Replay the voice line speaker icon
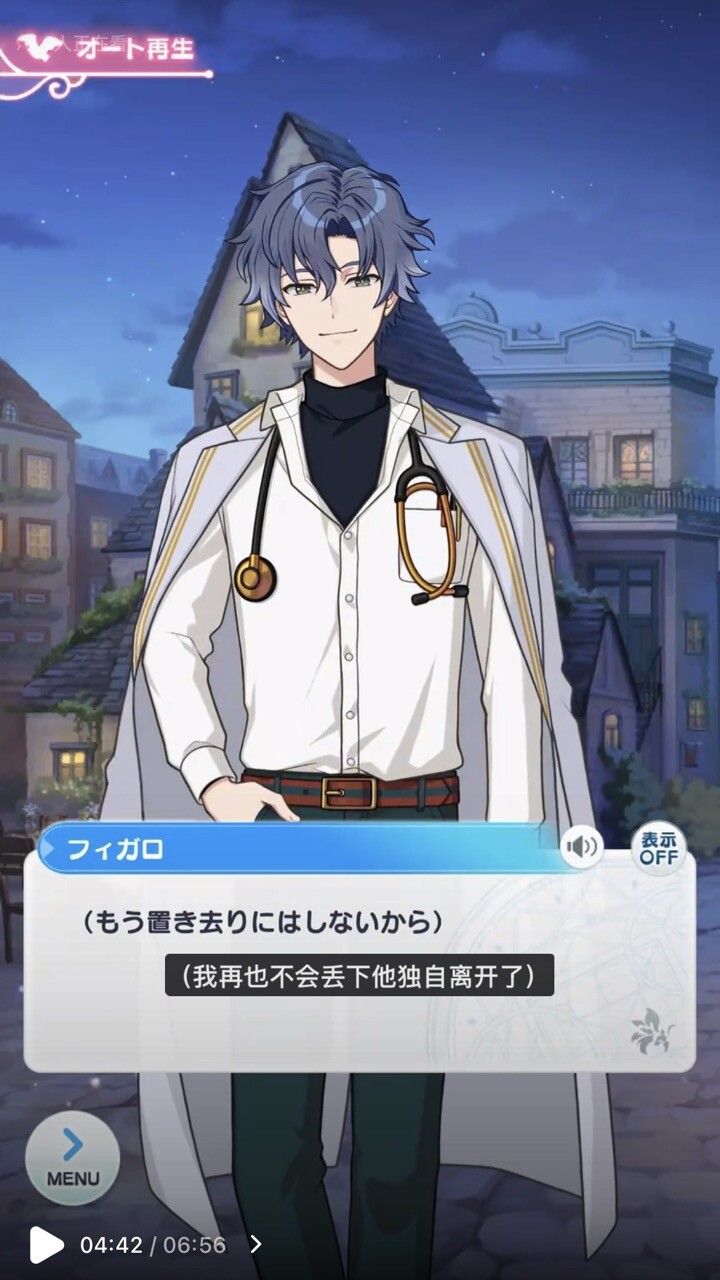720x1280 pixels. (581, 848)
